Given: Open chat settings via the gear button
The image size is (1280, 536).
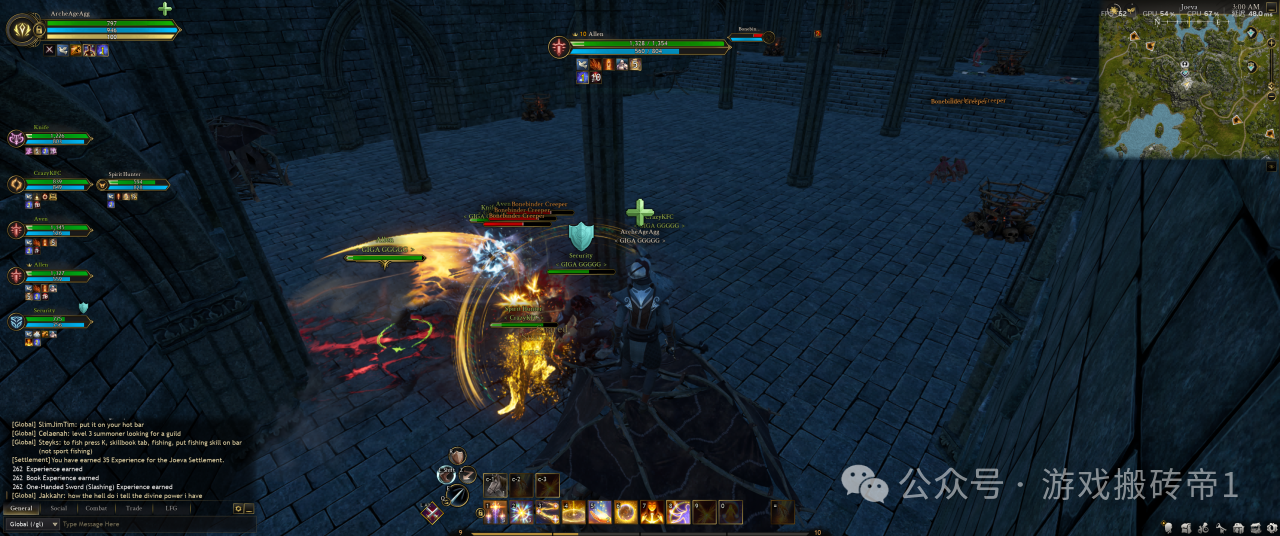Looking at the screenshot, I should [x=238, y=508].
